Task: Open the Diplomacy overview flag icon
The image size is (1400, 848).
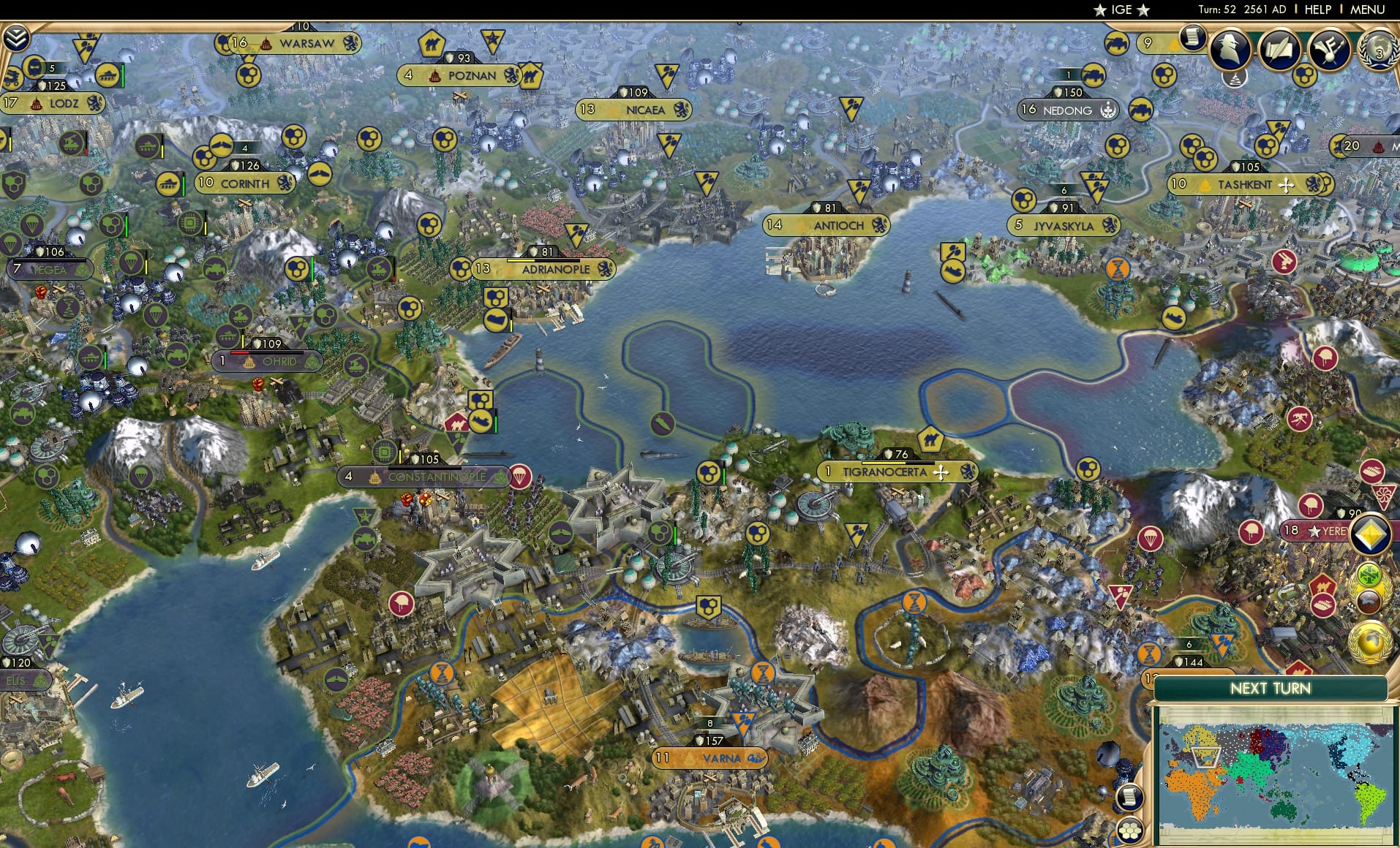Action: [1331, 50]
